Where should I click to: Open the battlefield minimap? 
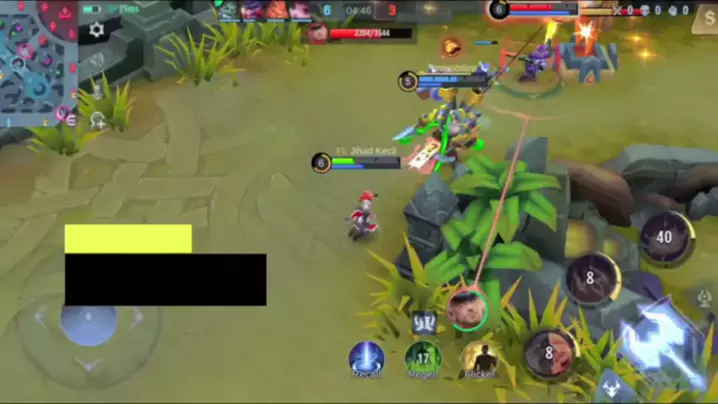38,60
